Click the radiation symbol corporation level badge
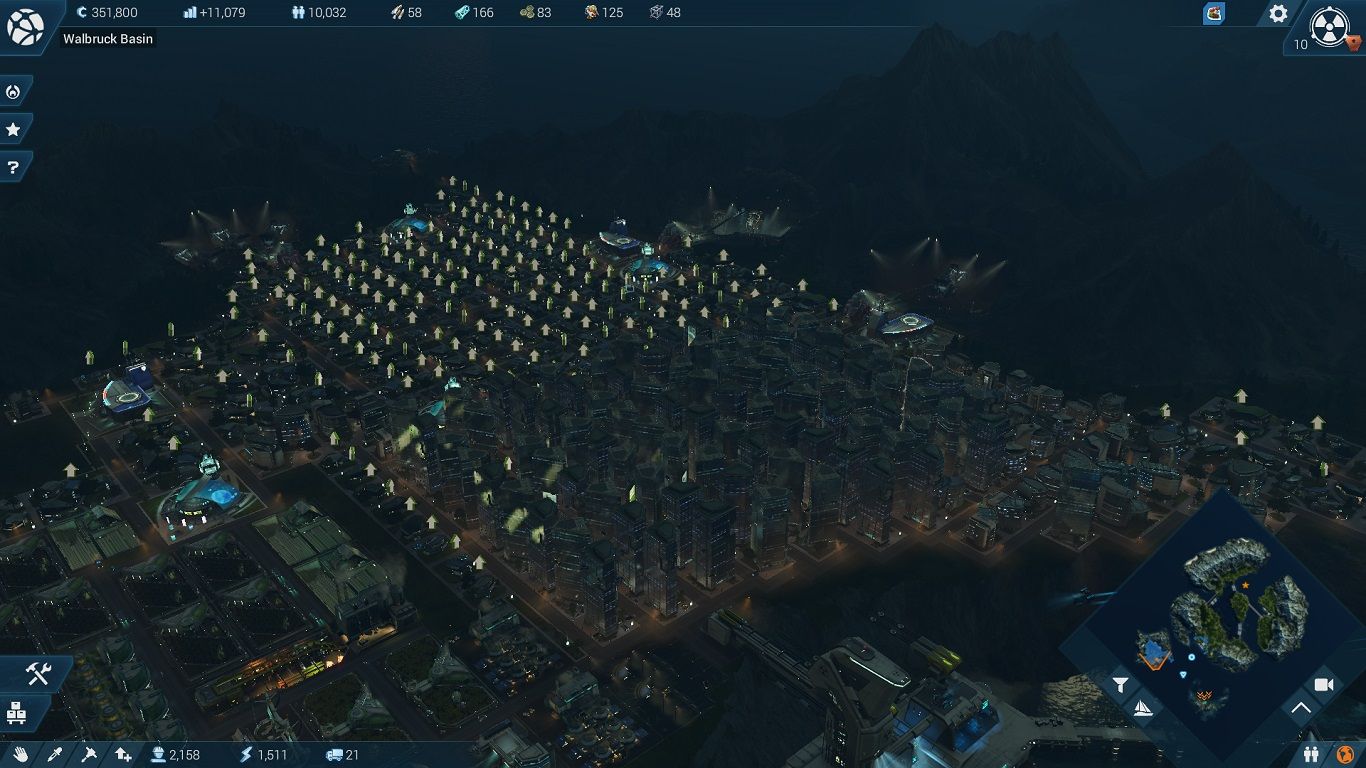 click(x=1330, y=25)
